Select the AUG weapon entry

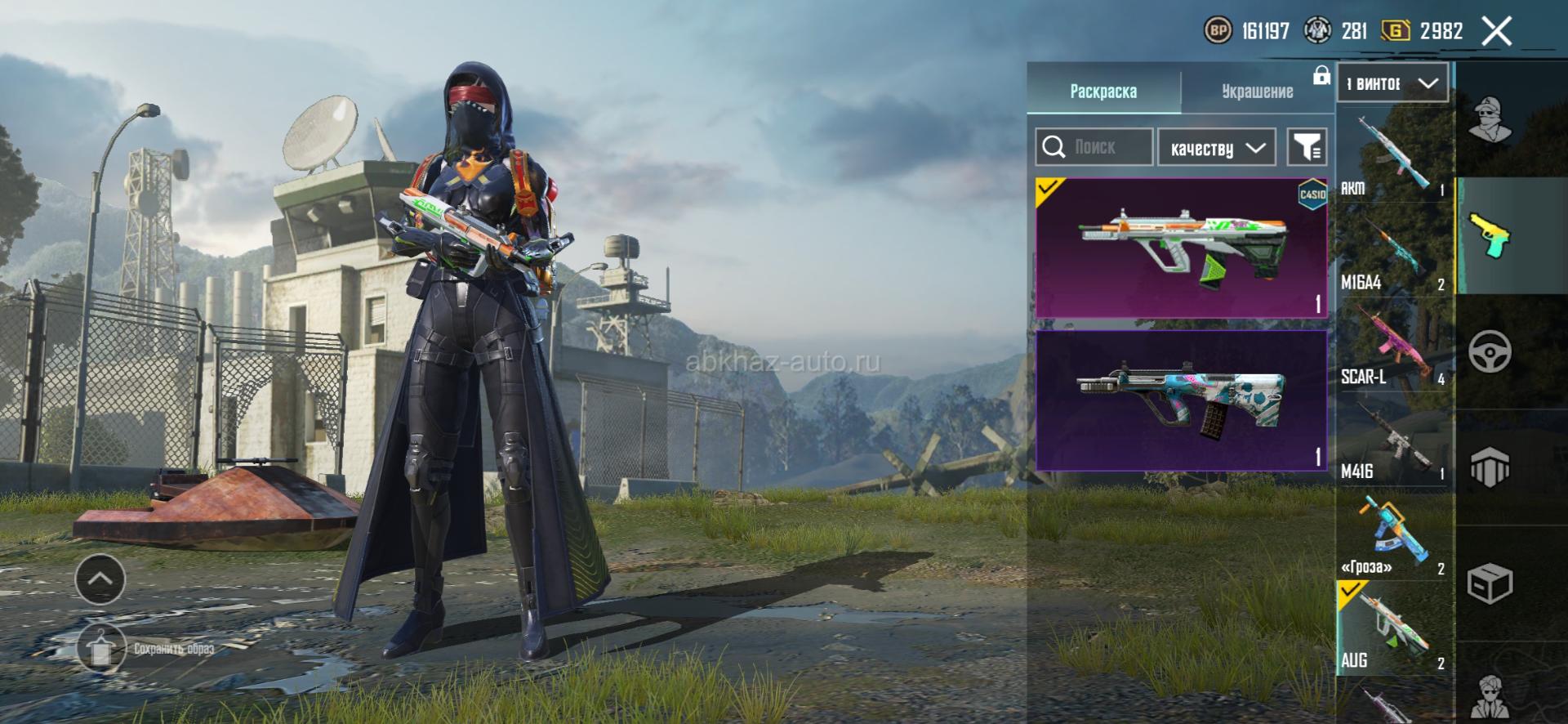tap(1393, 629)
